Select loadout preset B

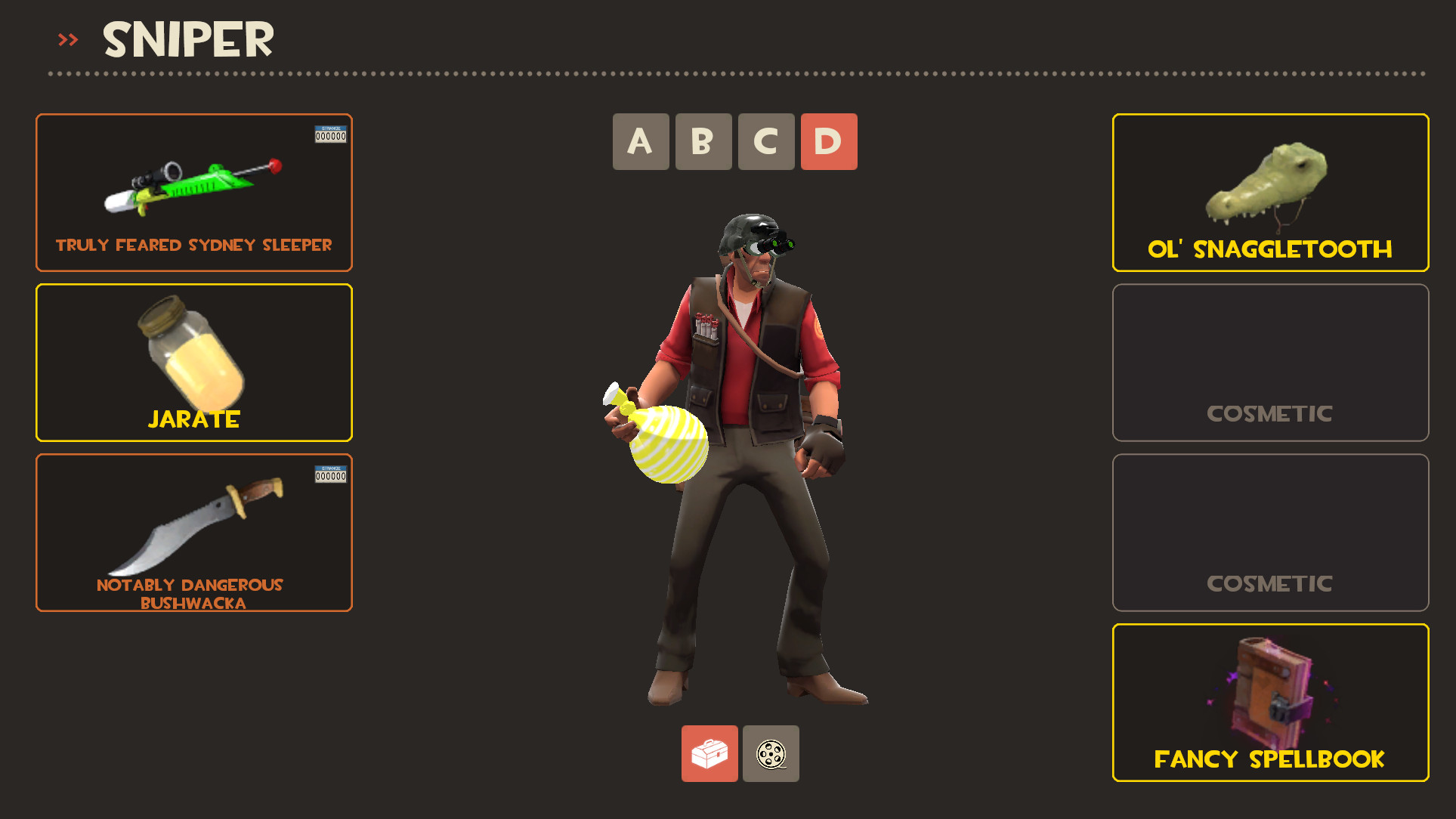[703, 141]
